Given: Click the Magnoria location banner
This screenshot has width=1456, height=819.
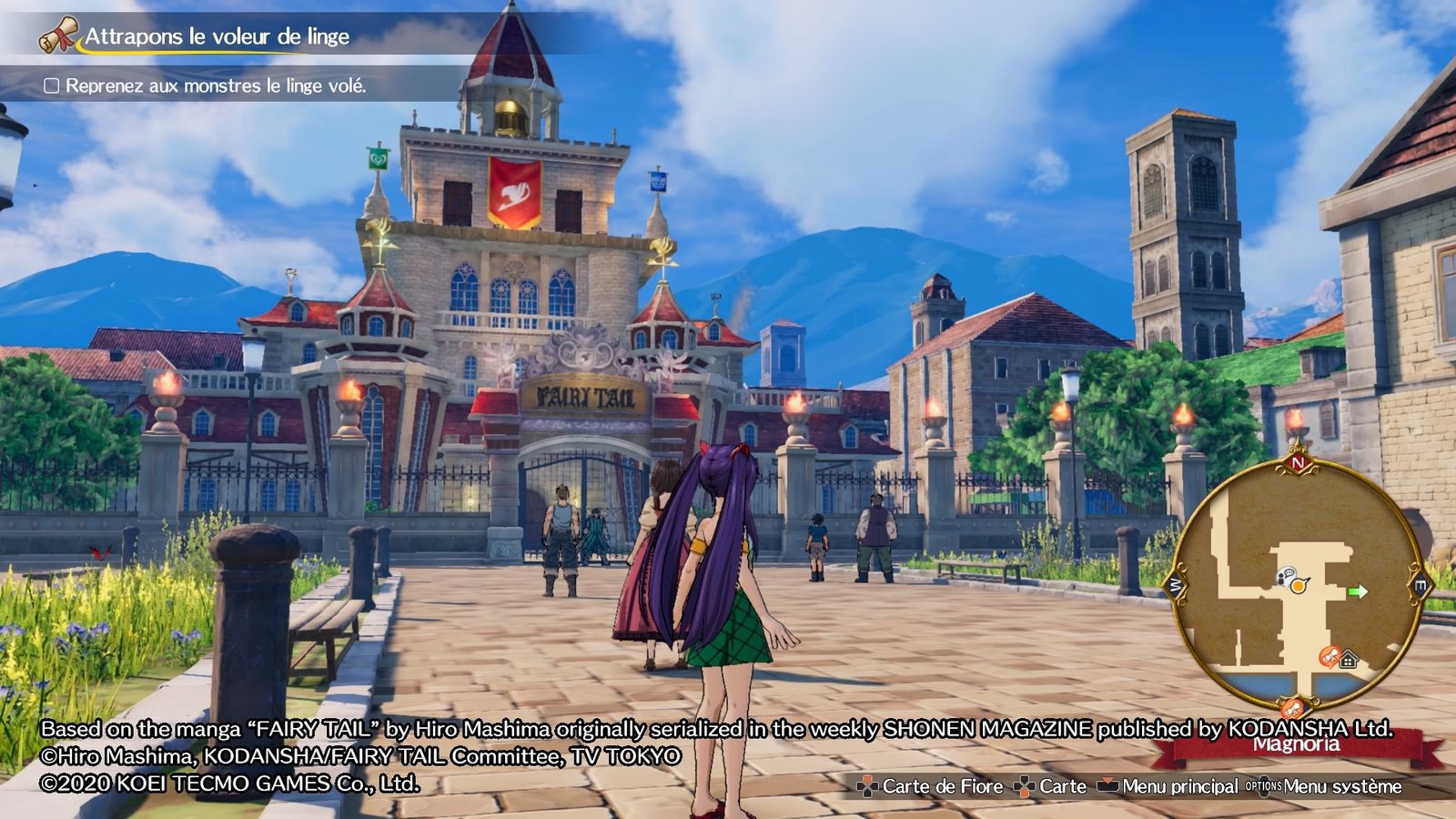Looking at the screenshot, I should pos(1296,745).
